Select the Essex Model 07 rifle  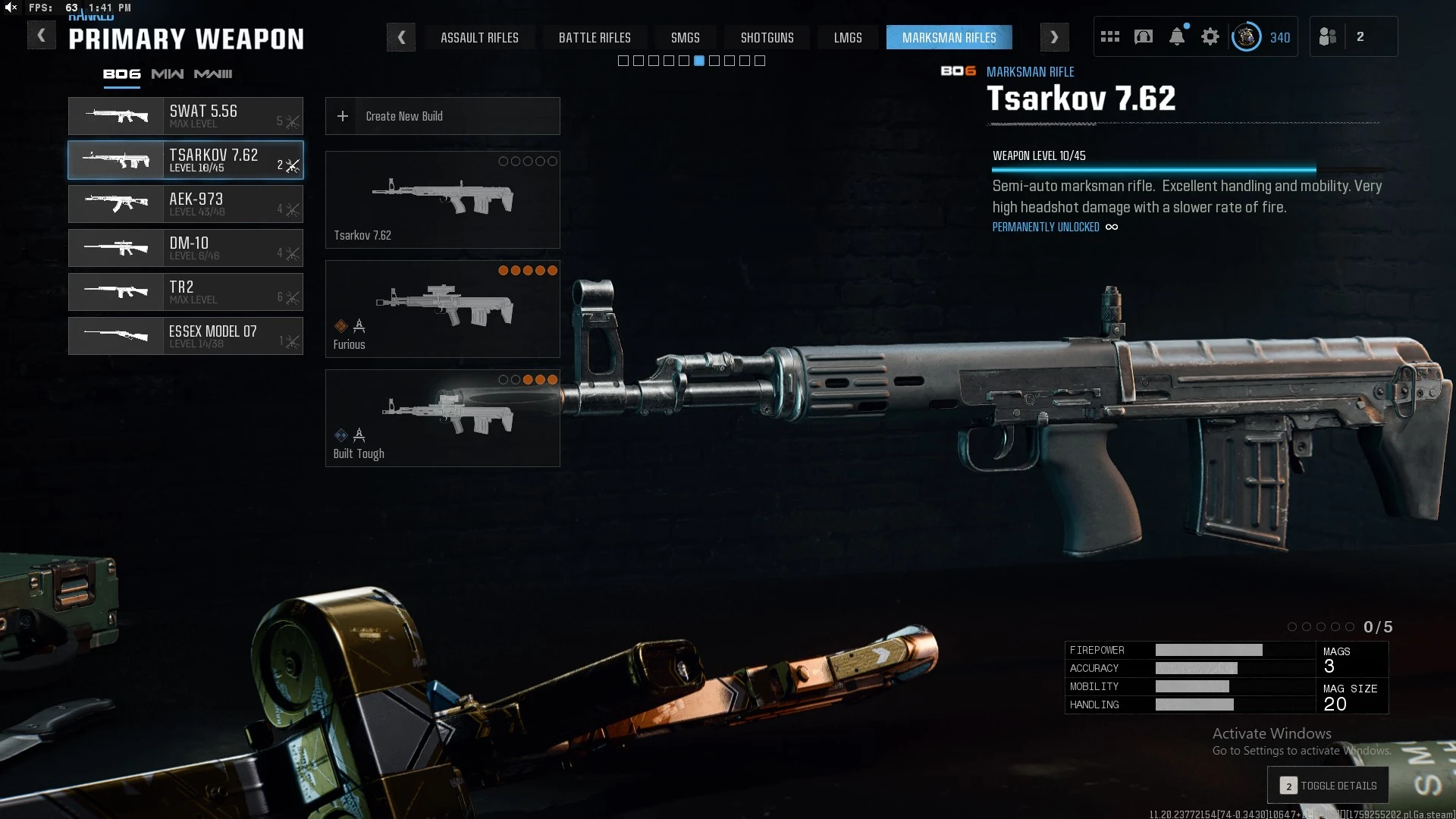point(186,336)
